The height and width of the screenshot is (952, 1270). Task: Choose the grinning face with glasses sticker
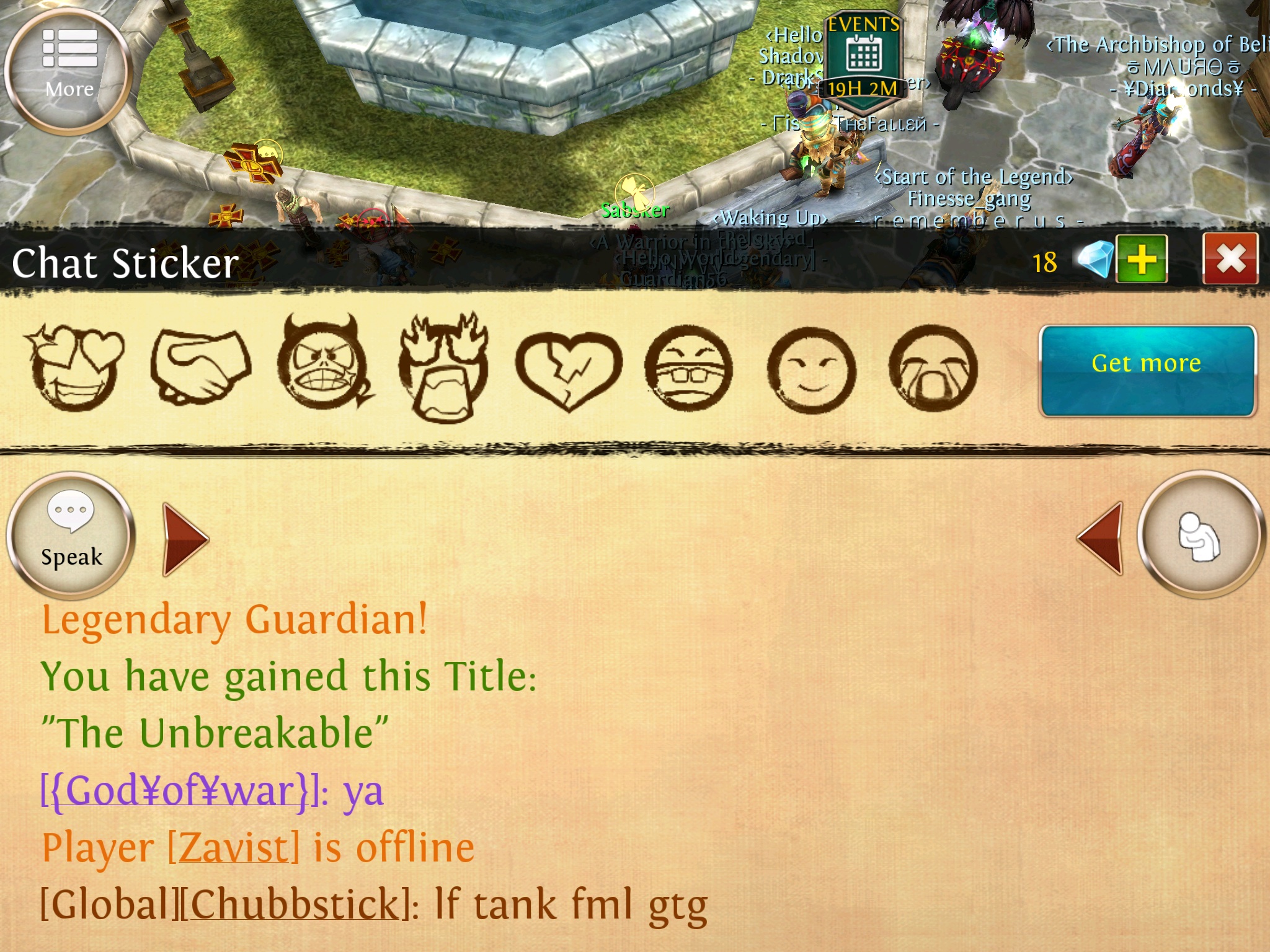click(688, 369)
